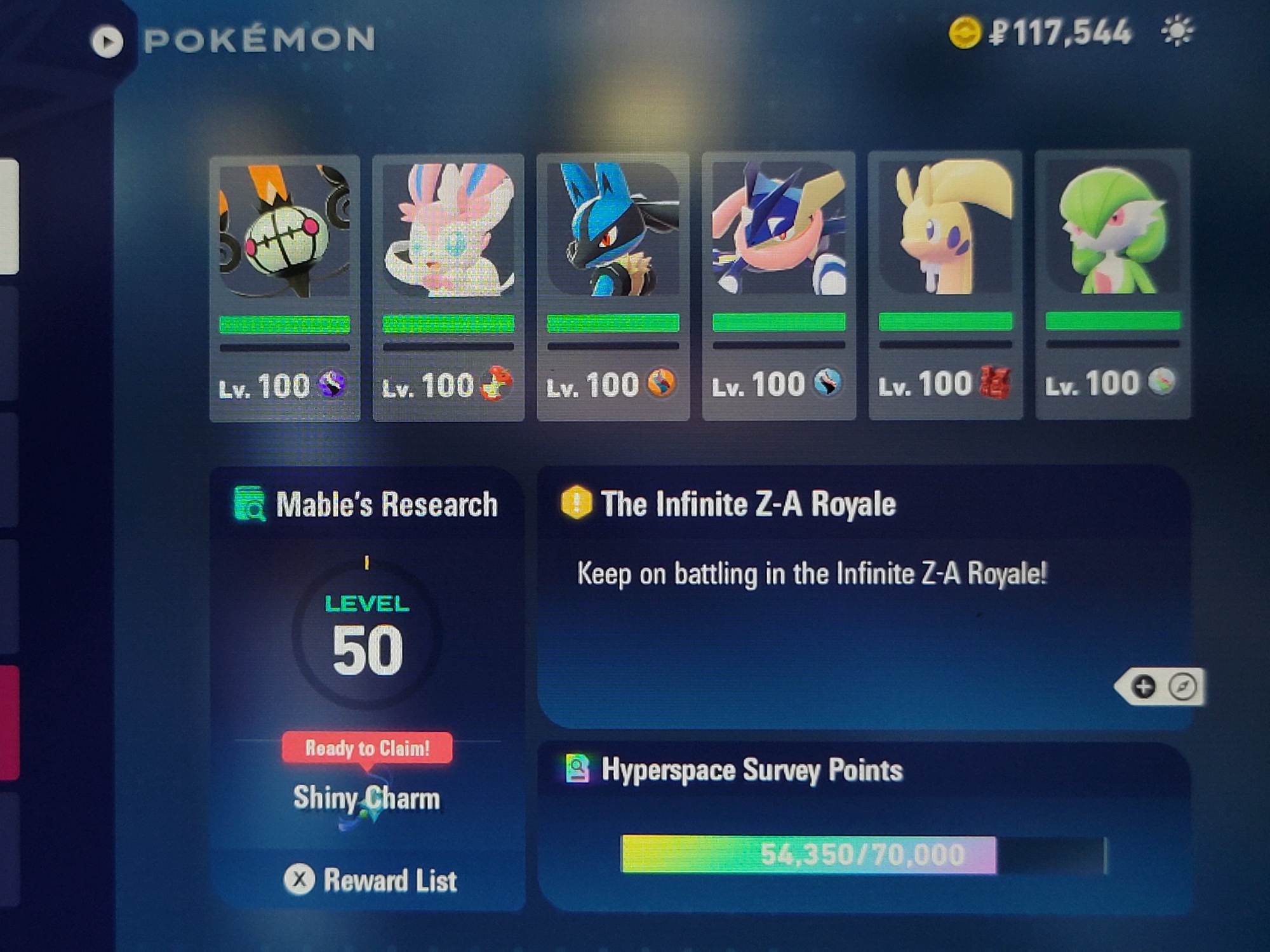Viewport: 1270px width, 952px height.
Task: Select the Chandelure party card
Action: pos(284,288)
